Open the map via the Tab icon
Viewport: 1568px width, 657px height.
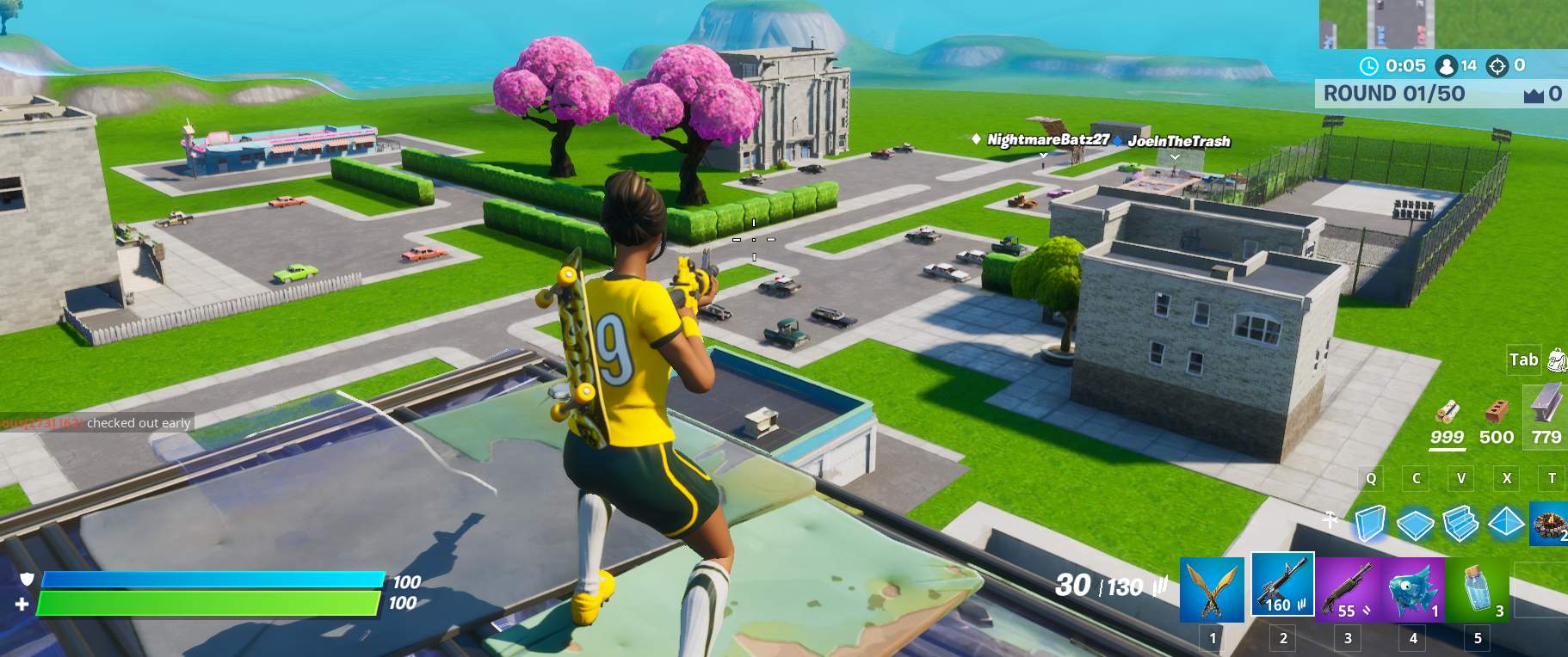pyautogui.click(x=1522, y=360)
